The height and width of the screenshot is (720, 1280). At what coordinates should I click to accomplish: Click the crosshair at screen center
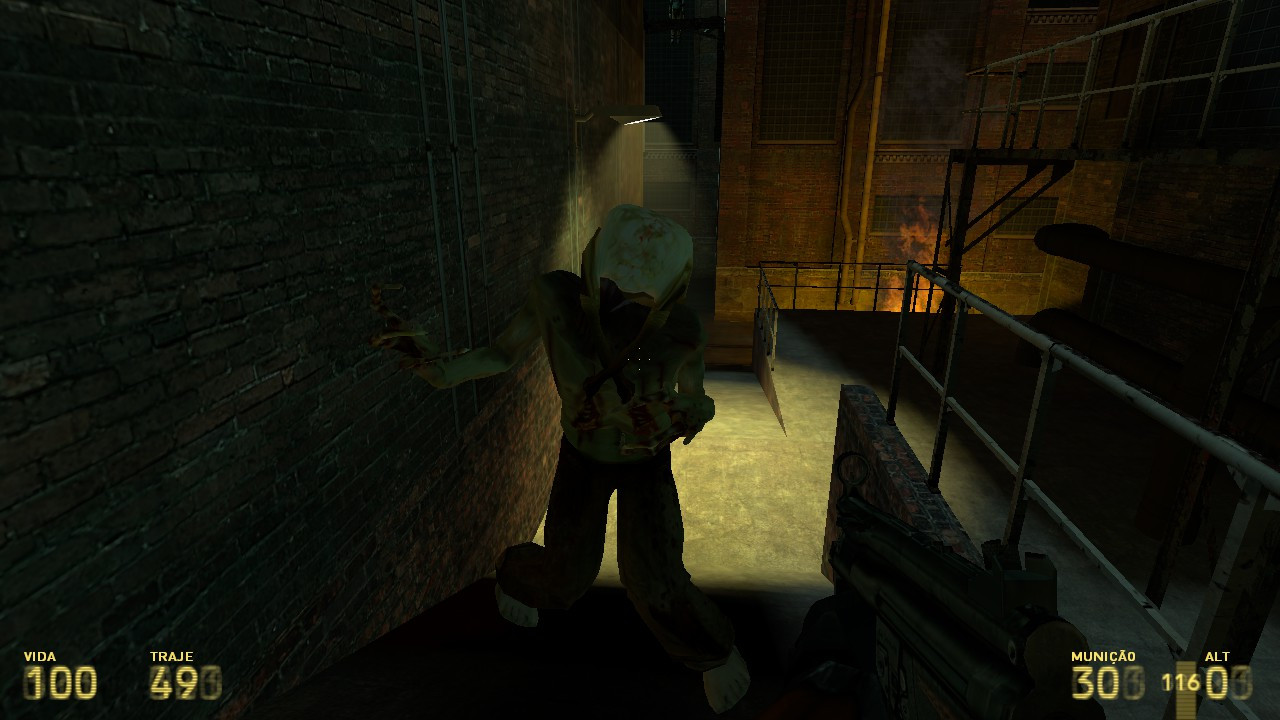pos(640,360)
